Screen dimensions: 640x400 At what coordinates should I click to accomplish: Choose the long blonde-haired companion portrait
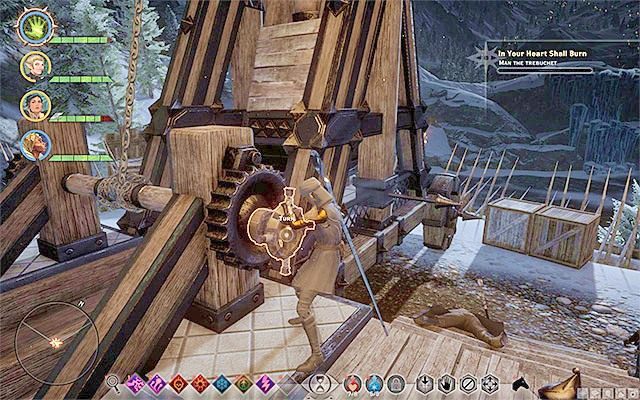35,145
